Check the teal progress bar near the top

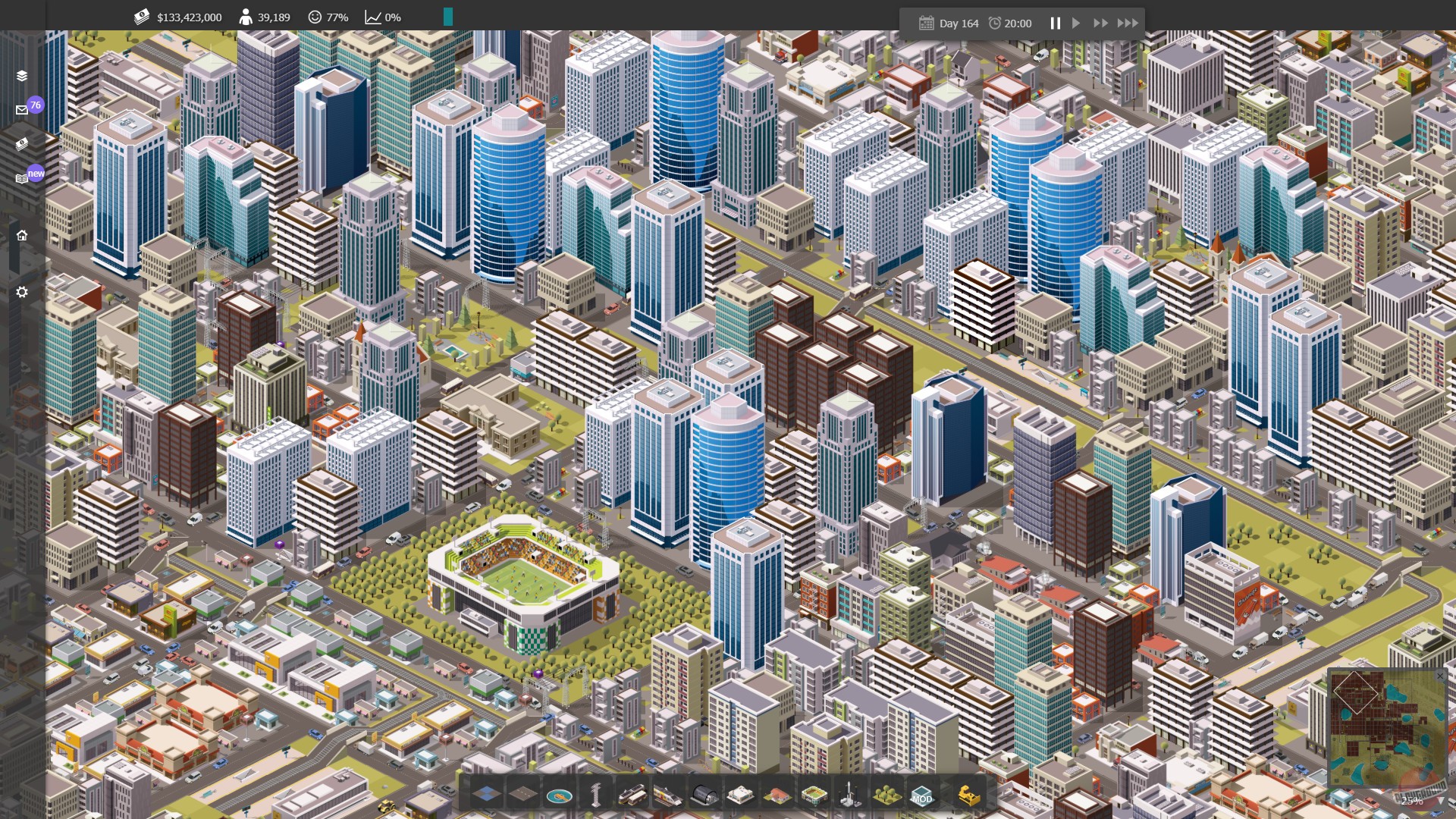click(449, 15)
